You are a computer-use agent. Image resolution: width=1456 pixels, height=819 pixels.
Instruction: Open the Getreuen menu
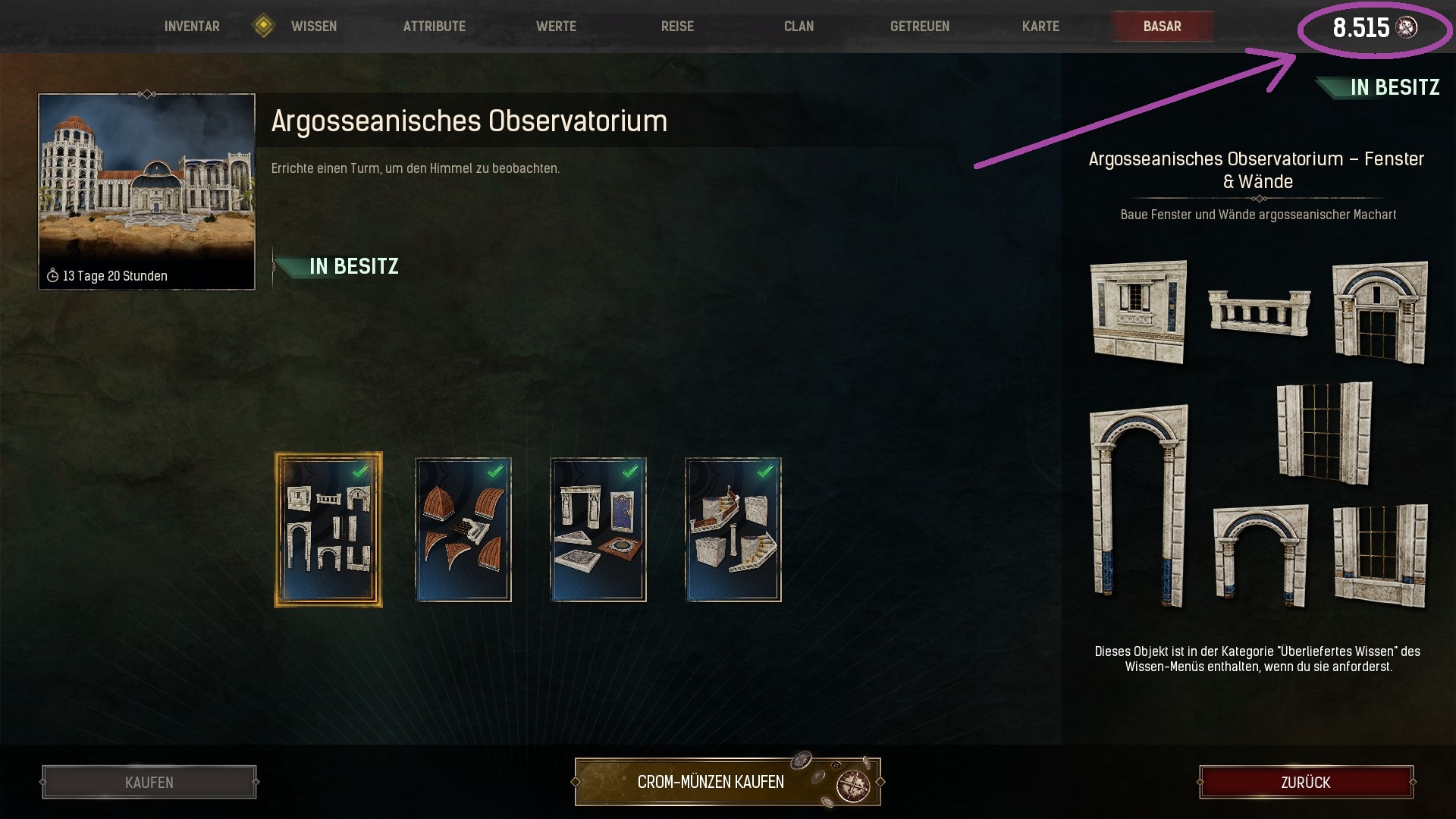coord(918,25)
